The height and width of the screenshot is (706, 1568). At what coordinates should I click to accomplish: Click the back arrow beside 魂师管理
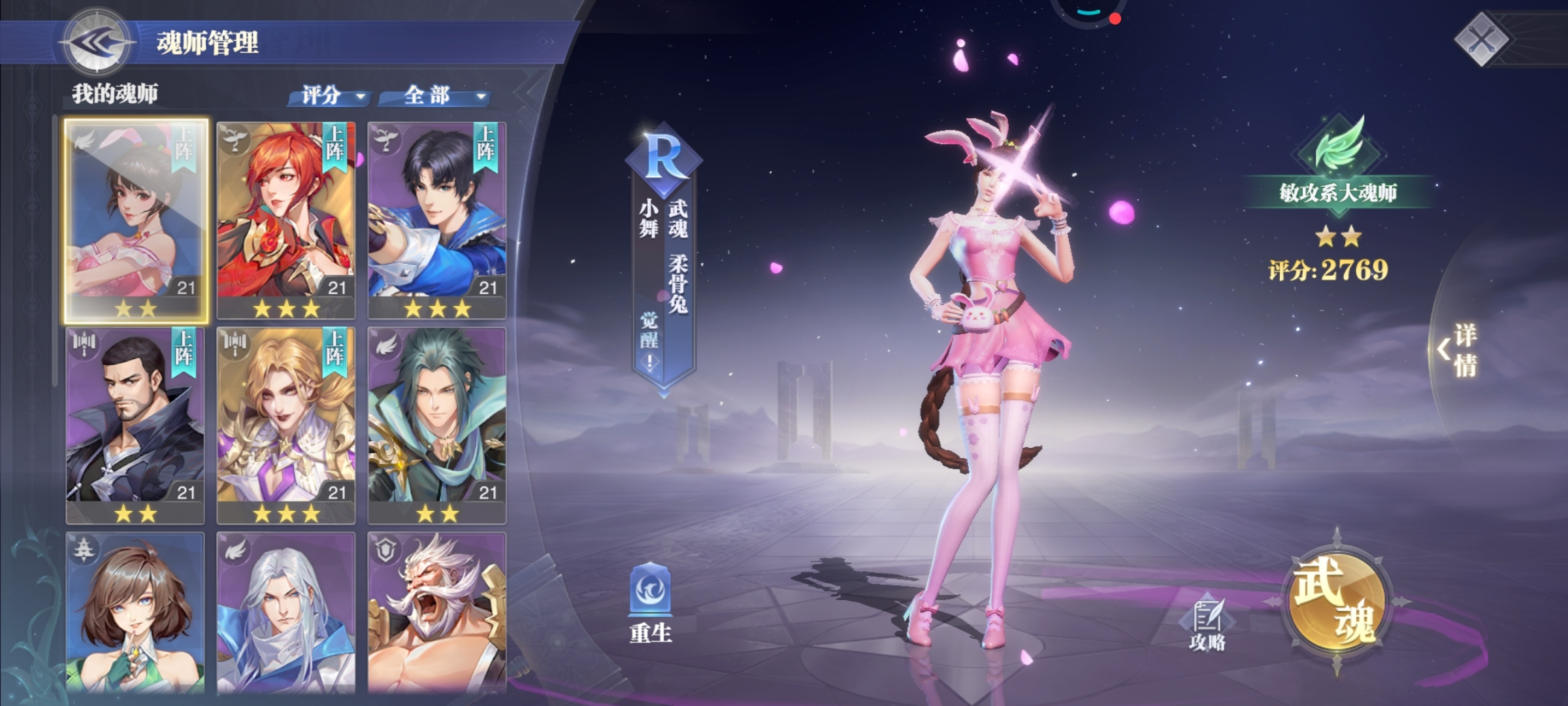pos(97,41)
